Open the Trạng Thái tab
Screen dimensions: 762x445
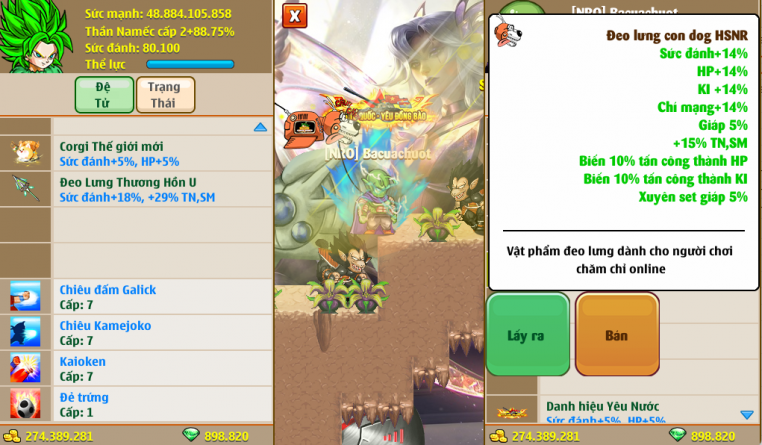(x=165, y=95)
